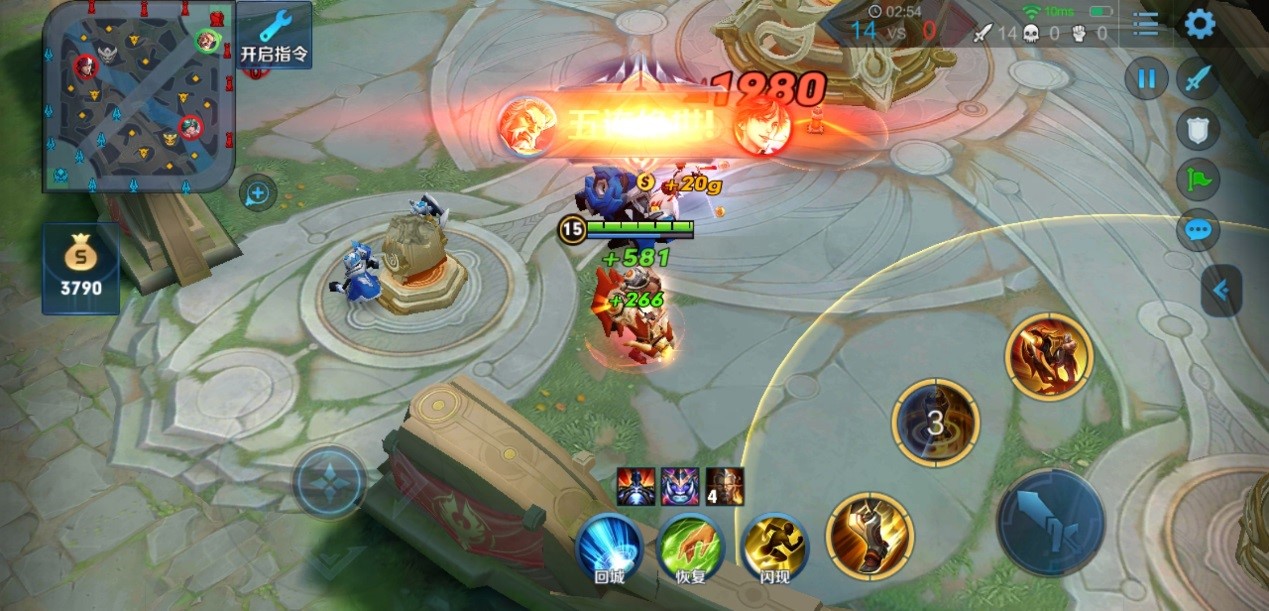Send the defend shield signal
This screenshot has height=611, width=1269.
pos(1197,129)
